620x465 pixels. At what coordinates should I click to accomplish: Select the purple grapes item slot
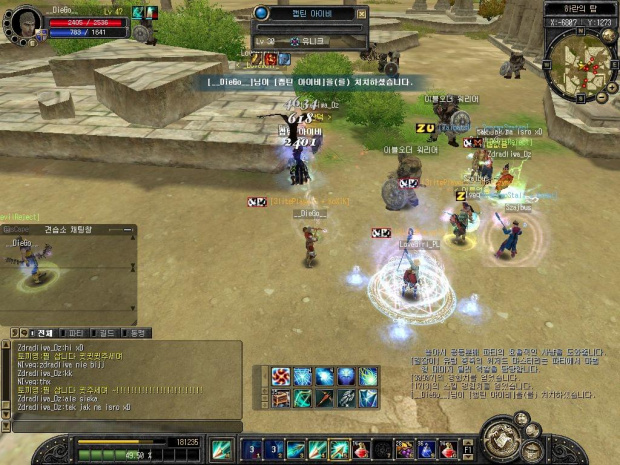pyautogui.click(x=404, y=449)
